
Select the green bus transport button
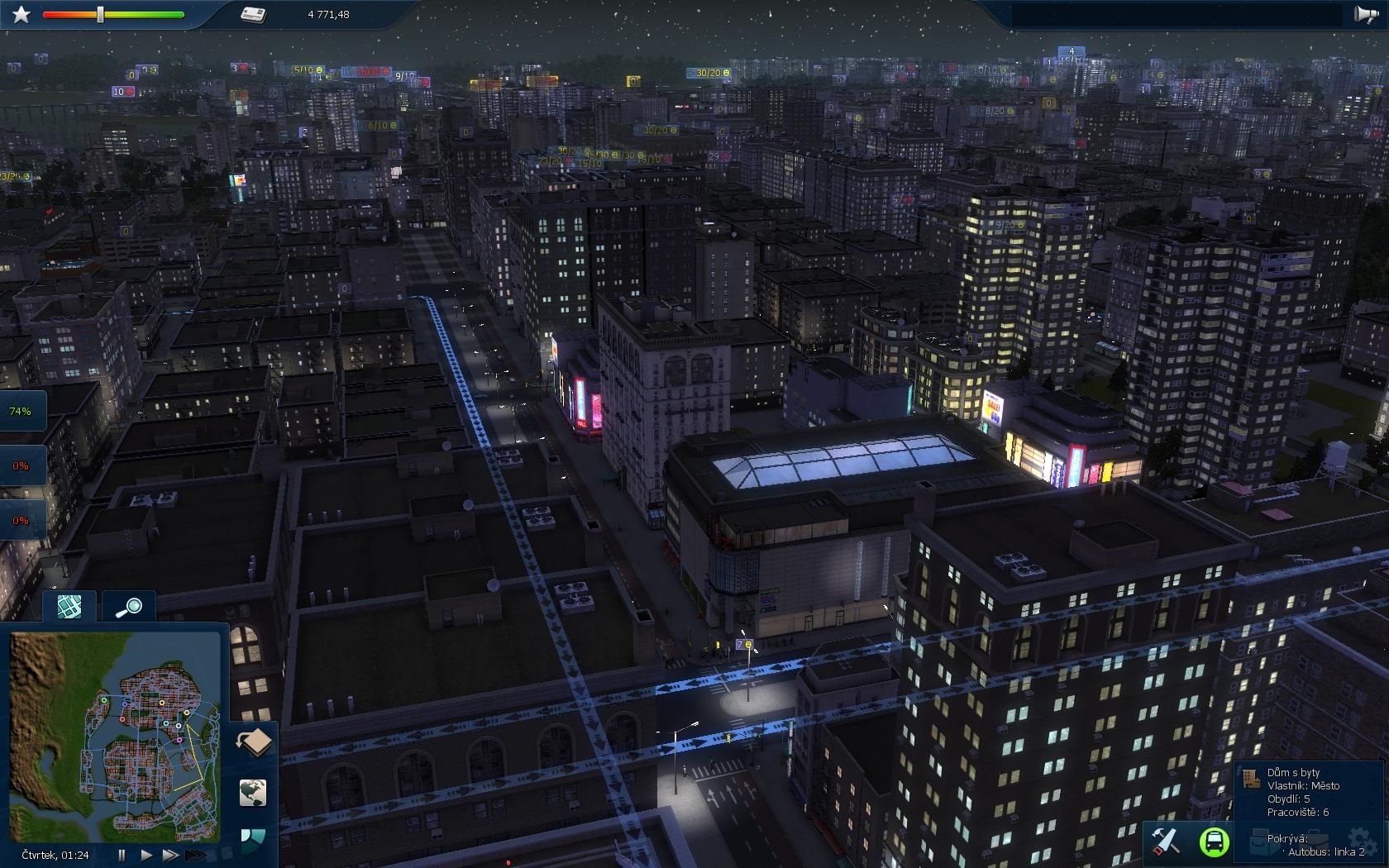pyautogui.click(x=1214, y=842)
